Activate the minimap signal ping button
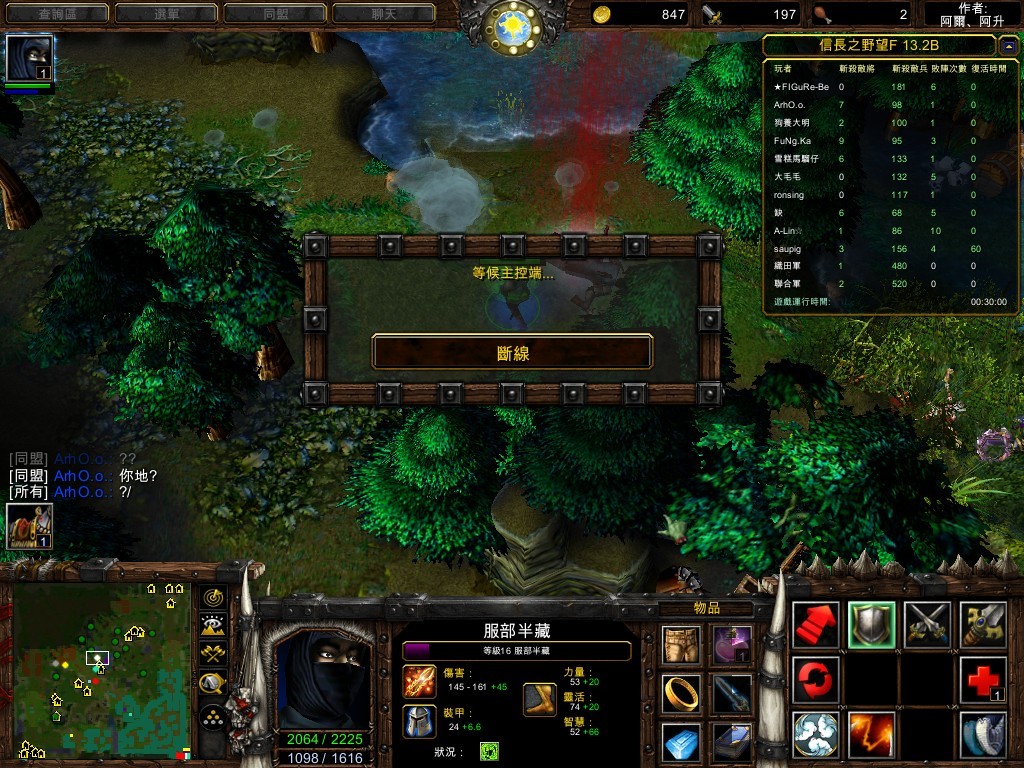This screenshot has height=768, width=1024. [213, 597]
